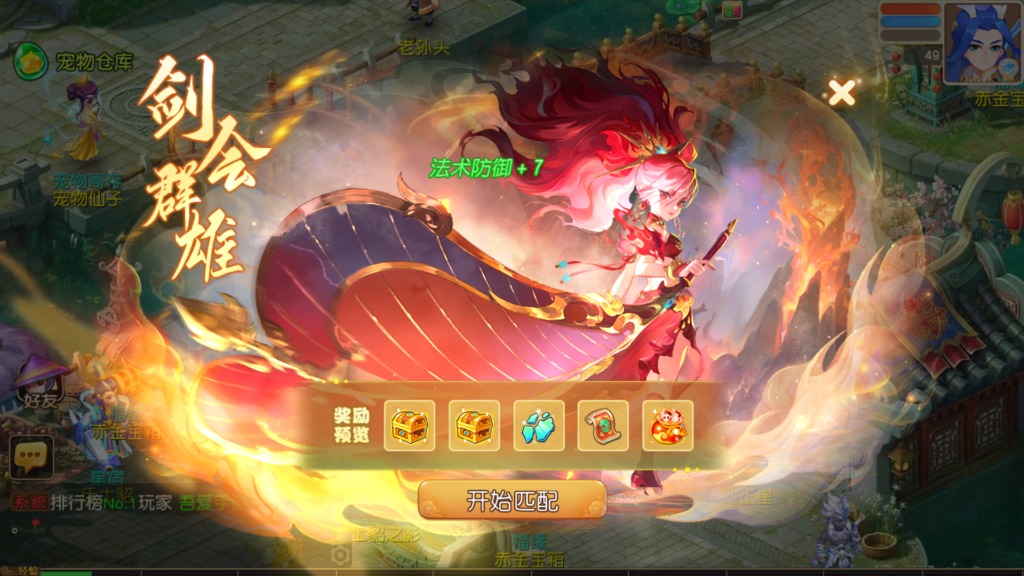1024x576 pixels.
Task: Preview the red lucky bag reward
Action: coord(667,426)
